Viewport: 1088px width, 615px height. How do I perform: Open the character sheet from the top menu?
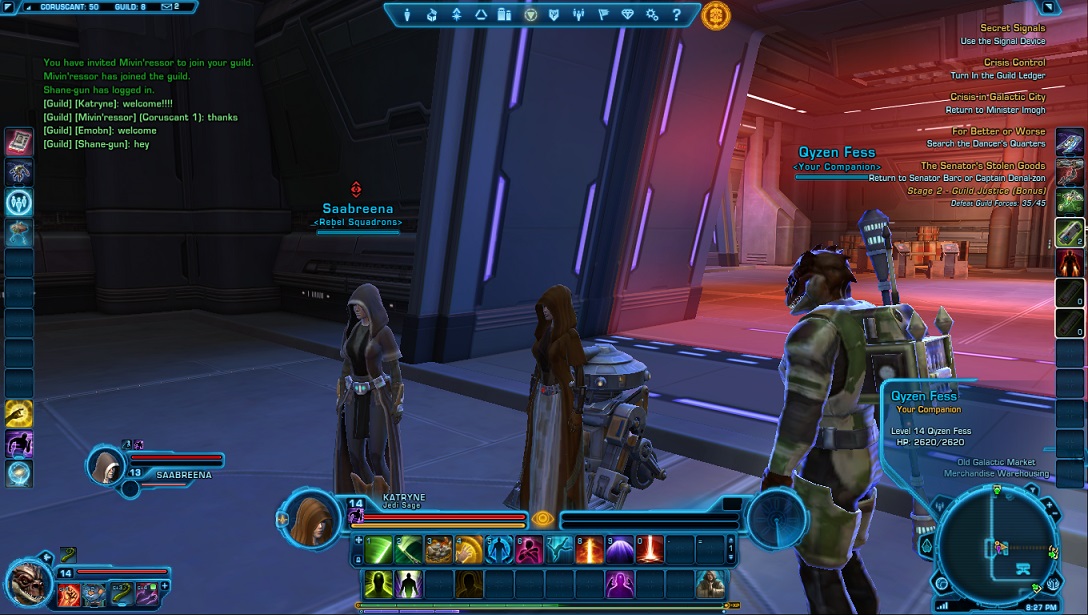point(407,15)
